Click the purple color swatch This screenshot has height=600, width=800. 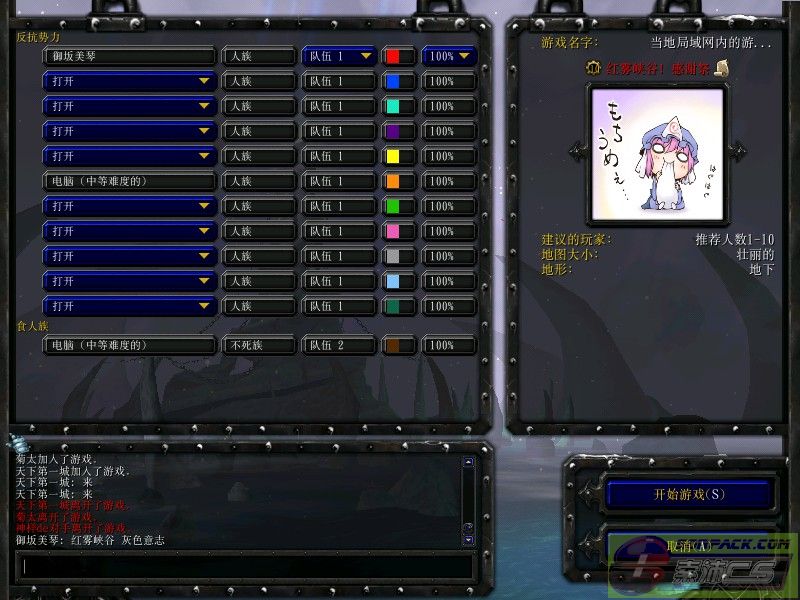tap(394, 131)
